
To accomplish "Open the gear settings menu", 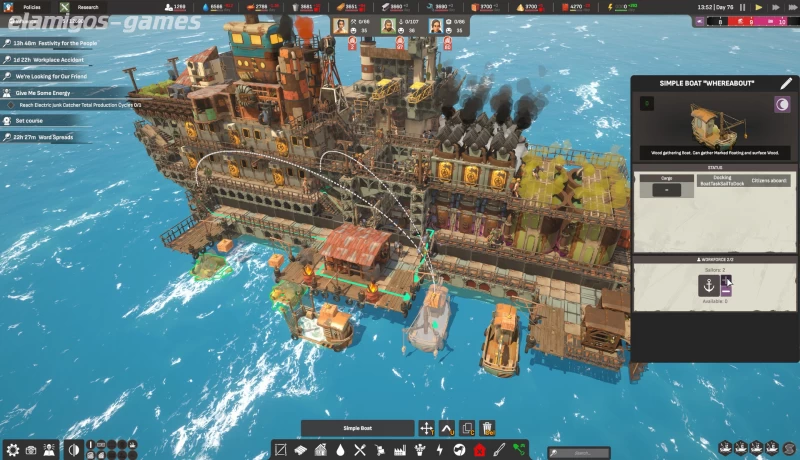I will click(12, 449).
